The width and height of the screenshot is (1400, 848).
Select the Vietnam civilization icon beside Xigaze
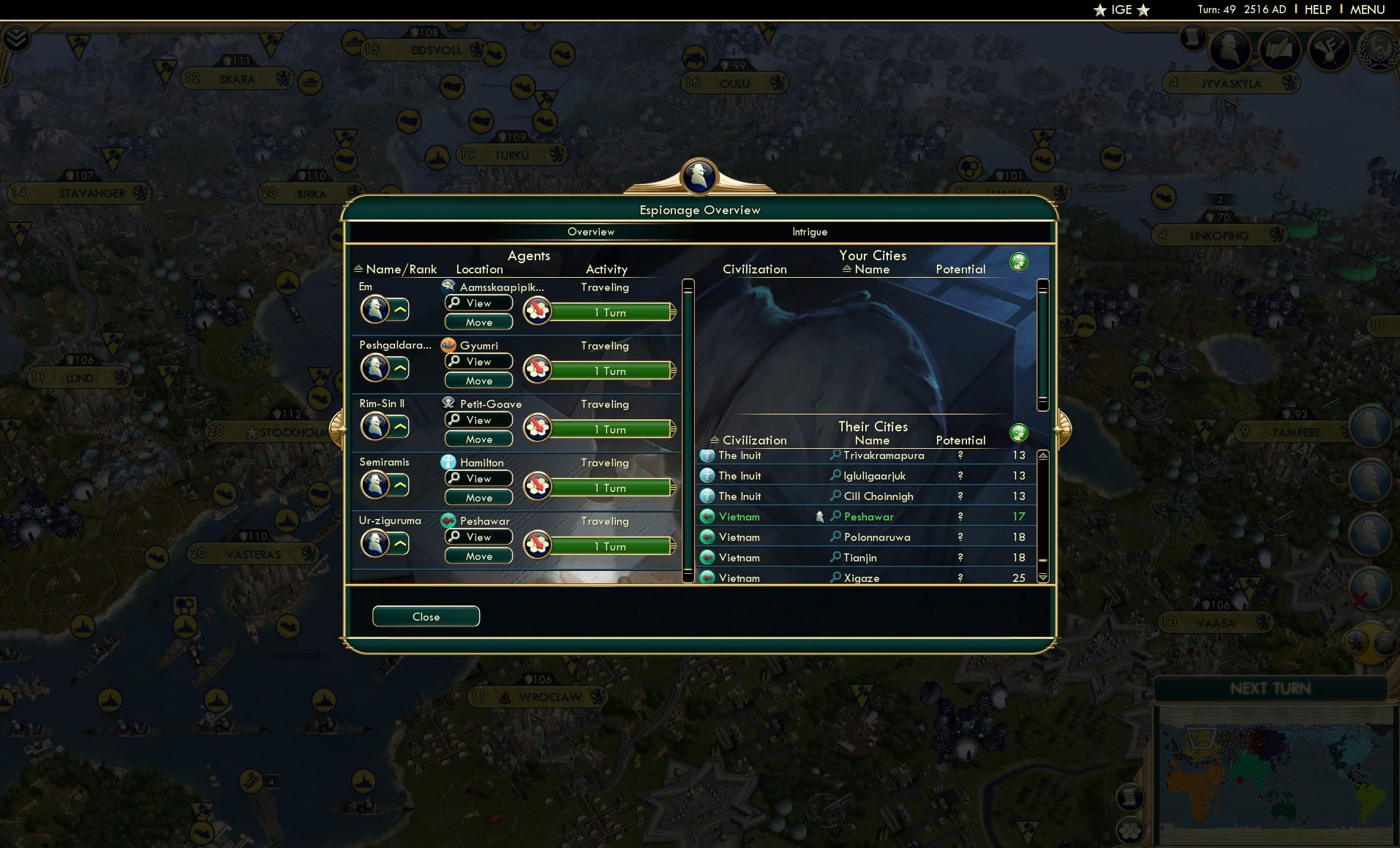707,578
